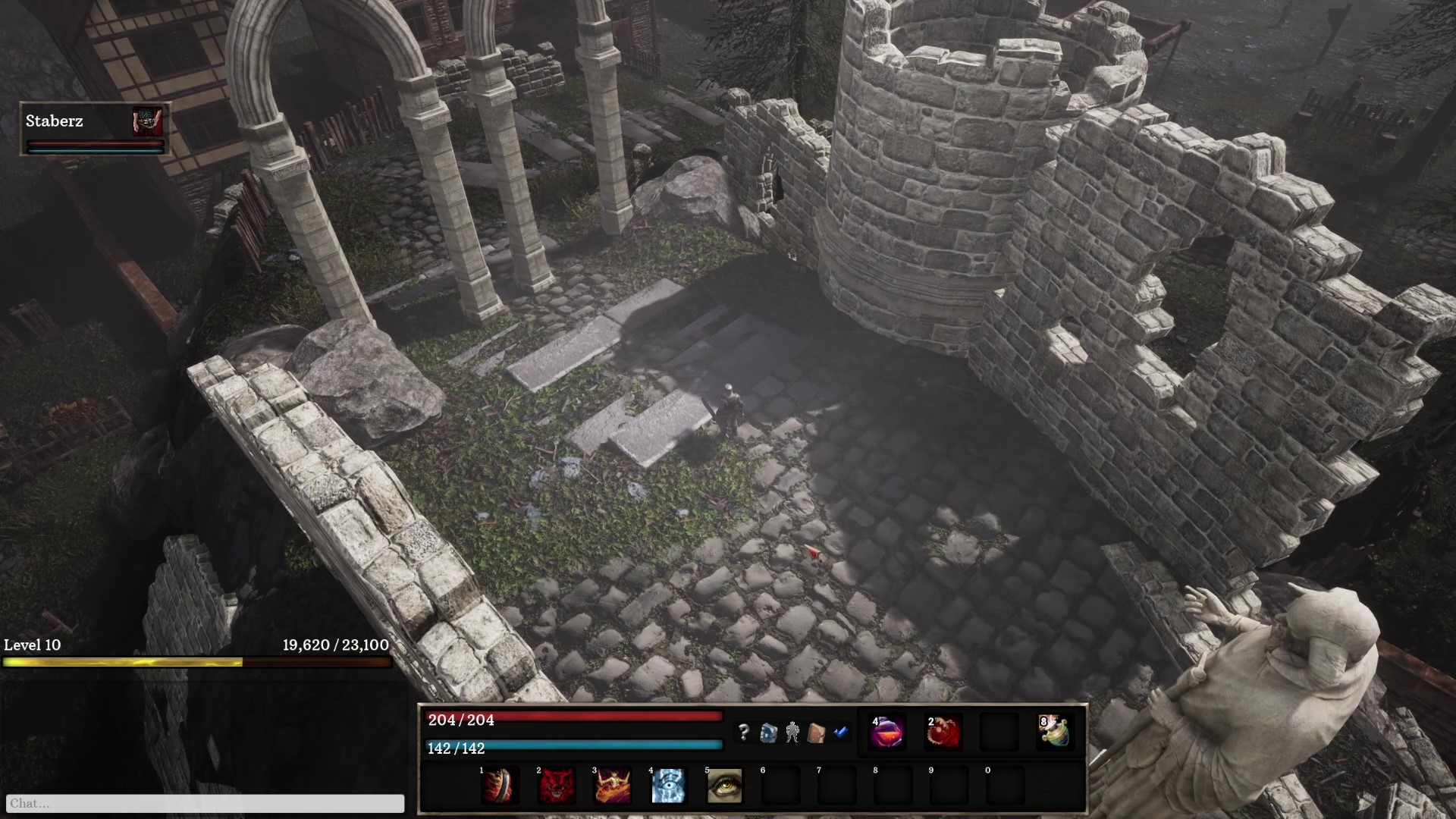Screen dimensions: 1456x819
Task: Open the inventory book icon
Action: click(x=817, y=732)
